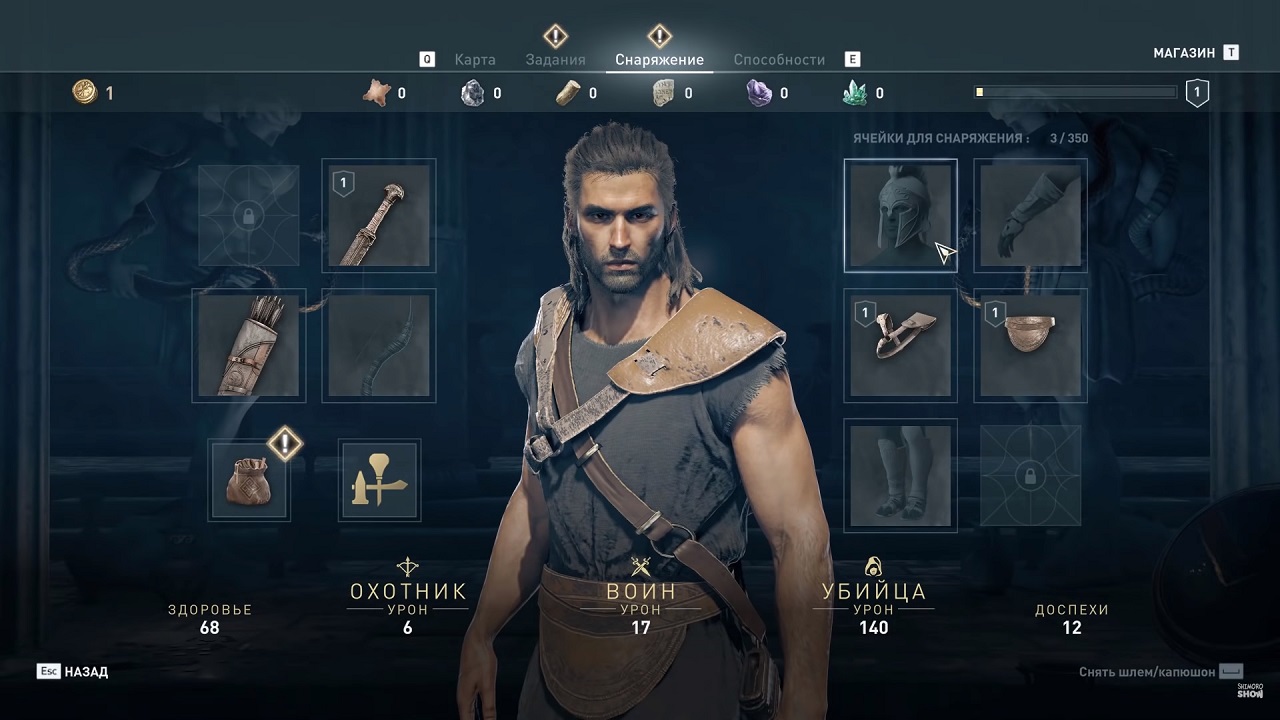Open the Задания tab

pos(555,59)
